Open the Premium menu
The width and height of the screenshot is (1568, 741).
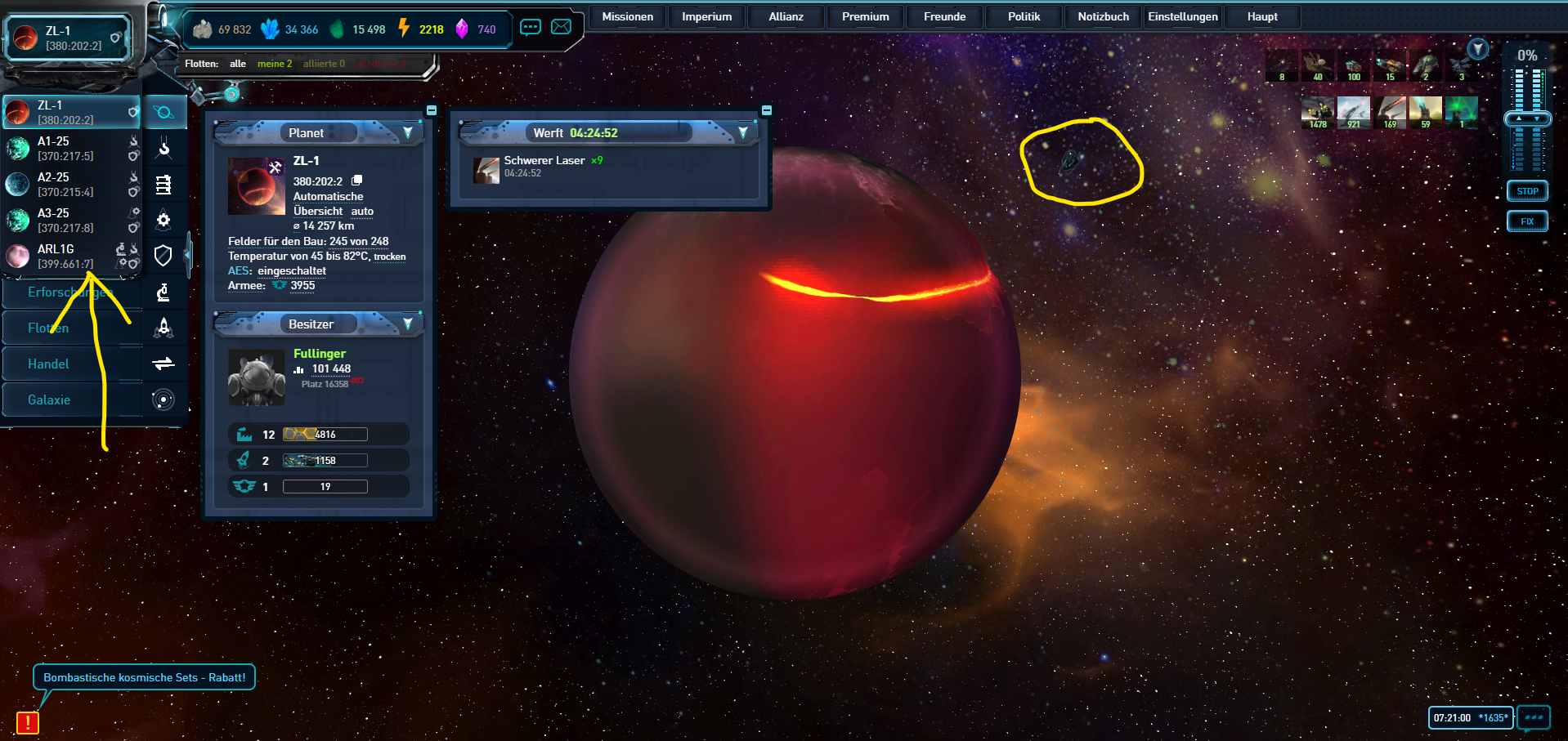point(865,16)
